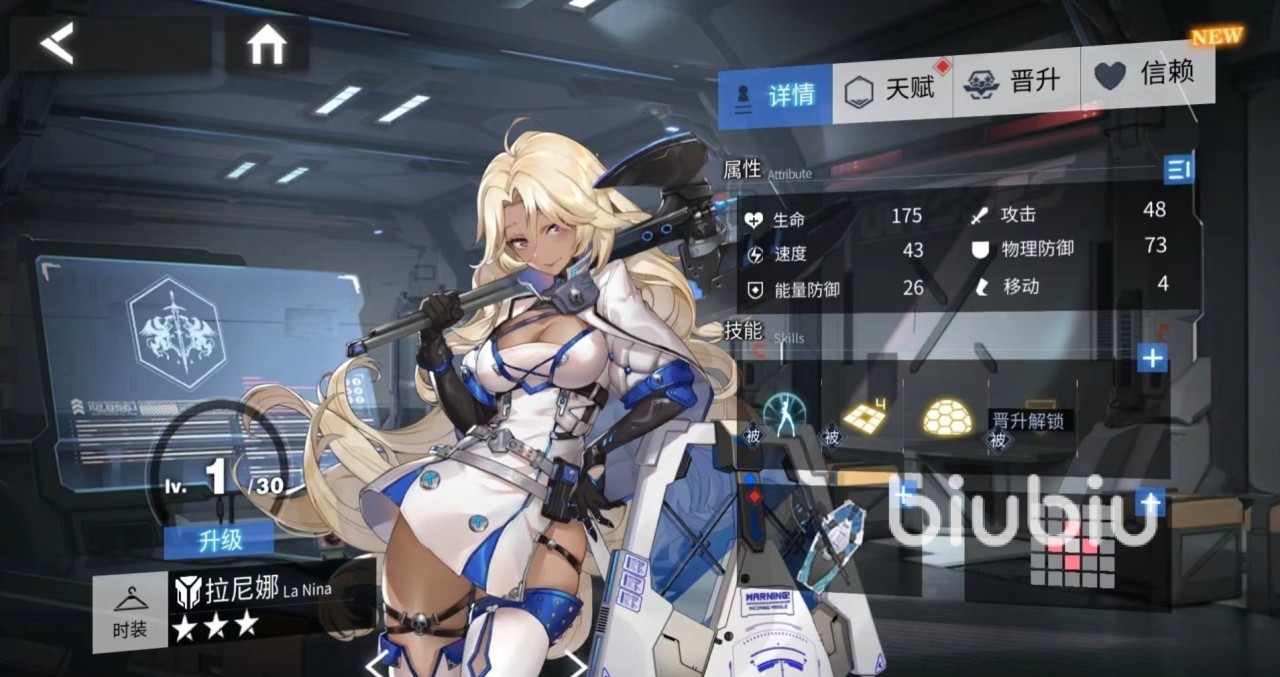Image resolution: width=1280 pixels, height=677 pixels.
Task: Select the yellow grid tile skill icon
Action: point(865,417)
